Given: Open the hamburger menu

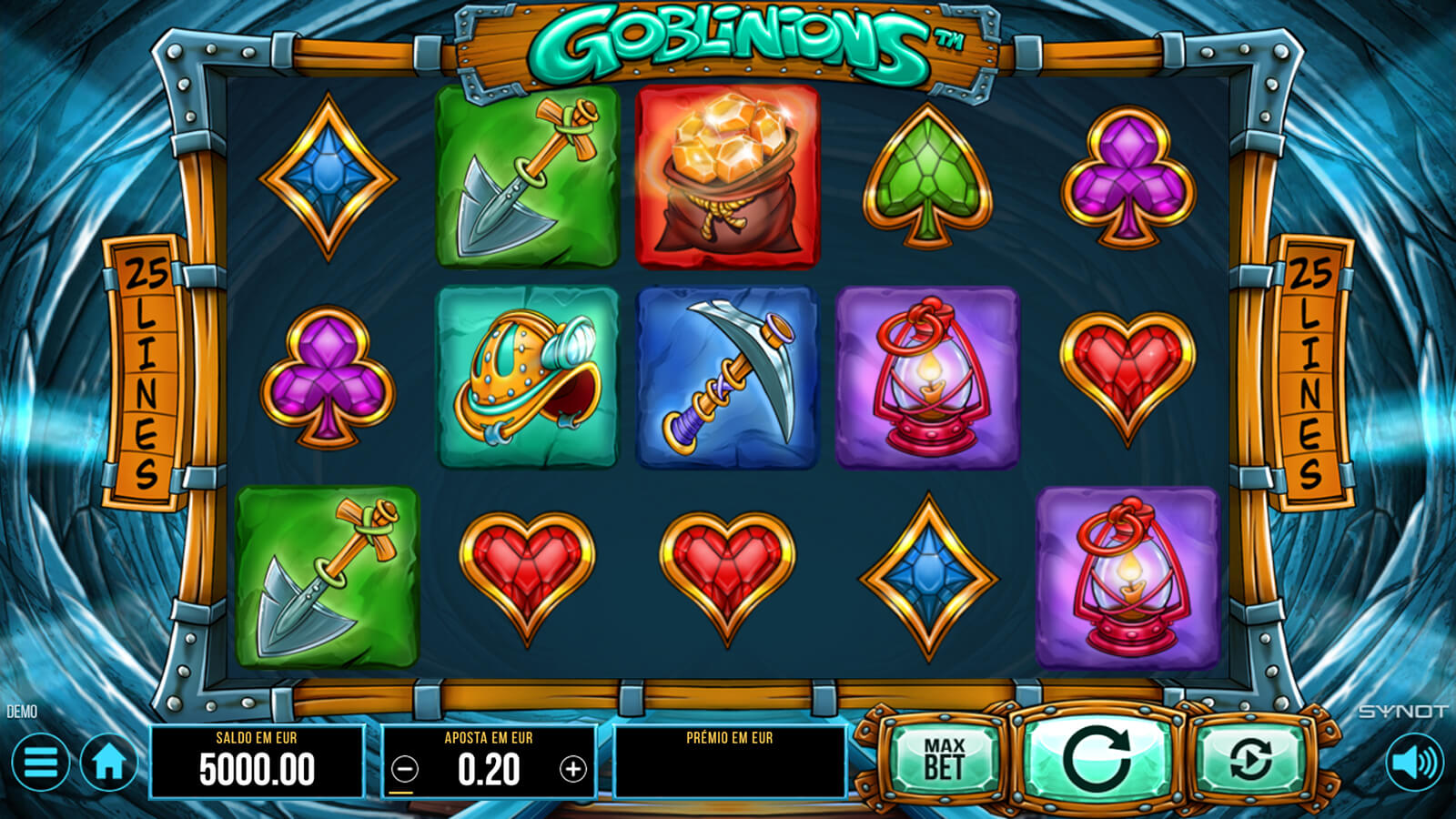Looking at the screenshot, I should click(40, 763).
